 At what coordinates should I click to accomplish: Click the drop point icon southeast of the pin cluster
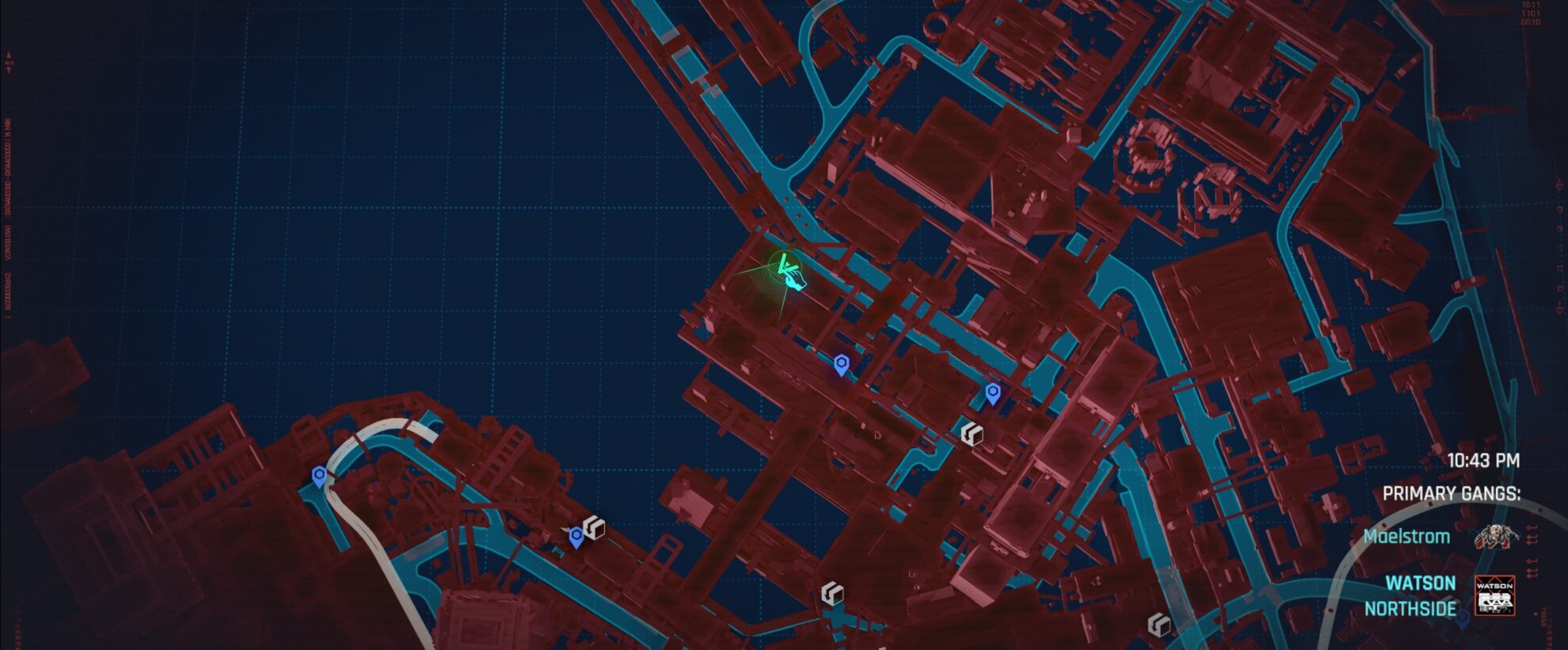click(972, 434)
